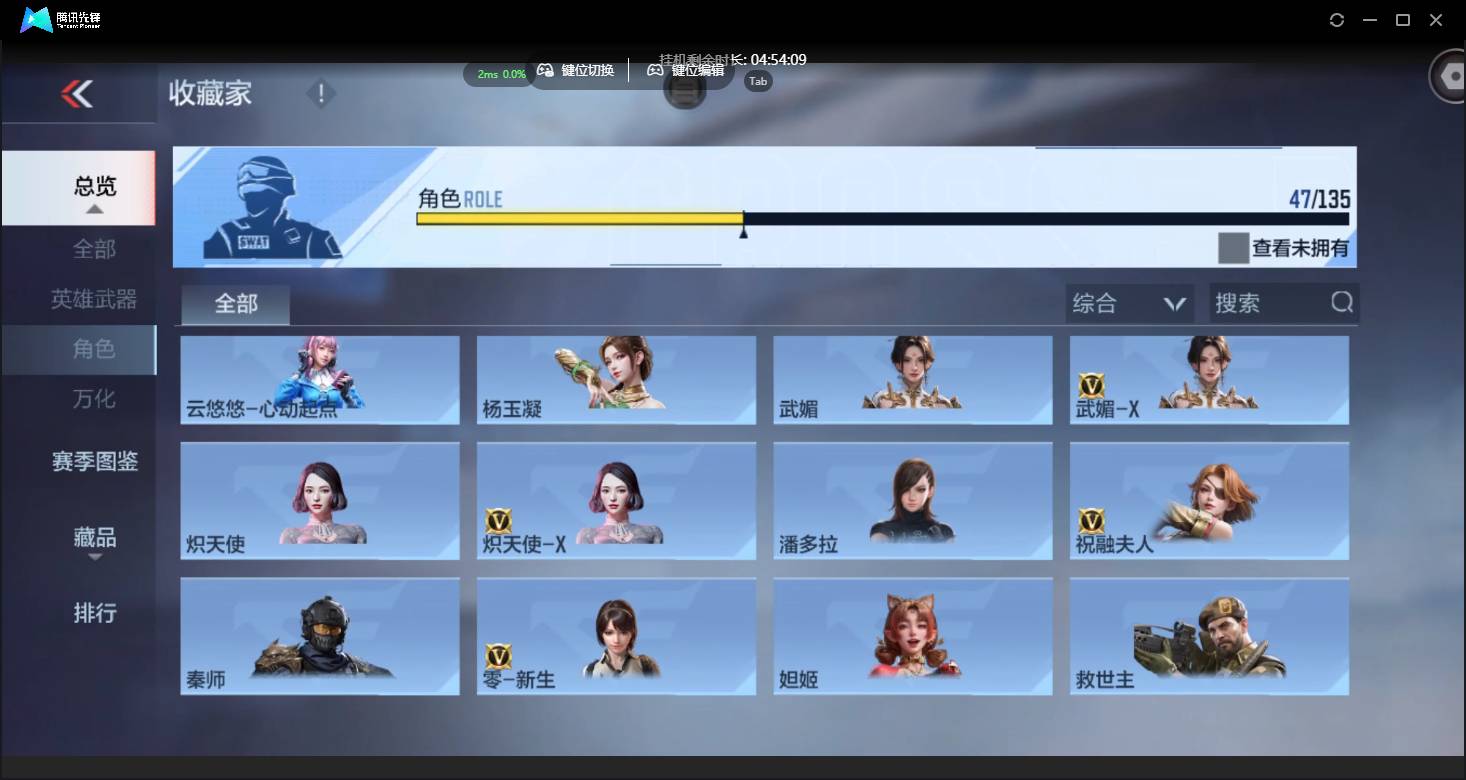
Task: Click the marker on the ROLE progress bar
Action: click(744, 229)
